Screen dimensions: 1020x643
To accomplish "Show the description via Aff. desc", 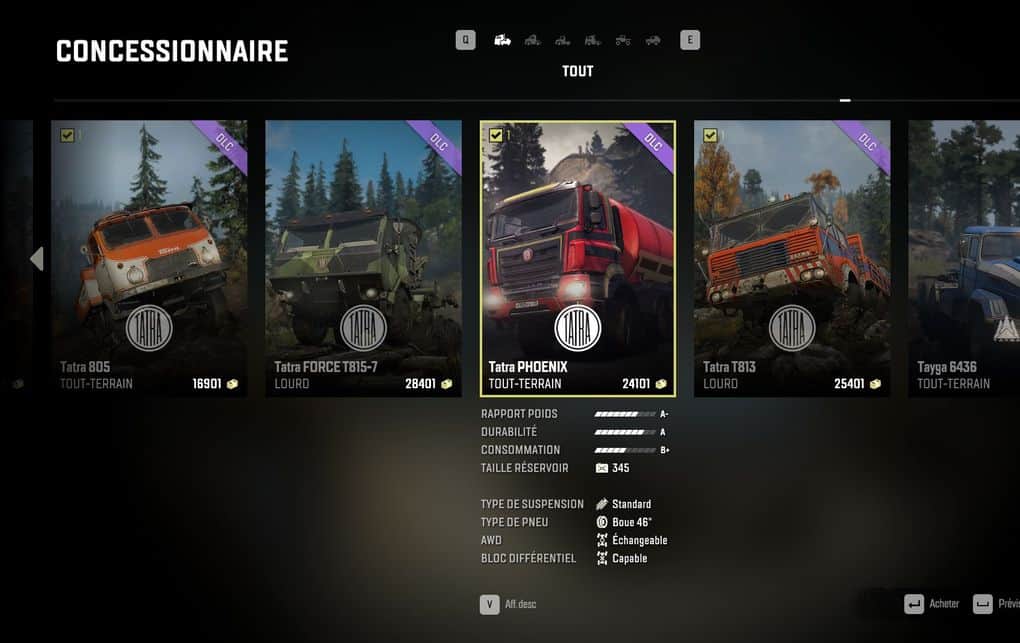I will click(509, 604).
